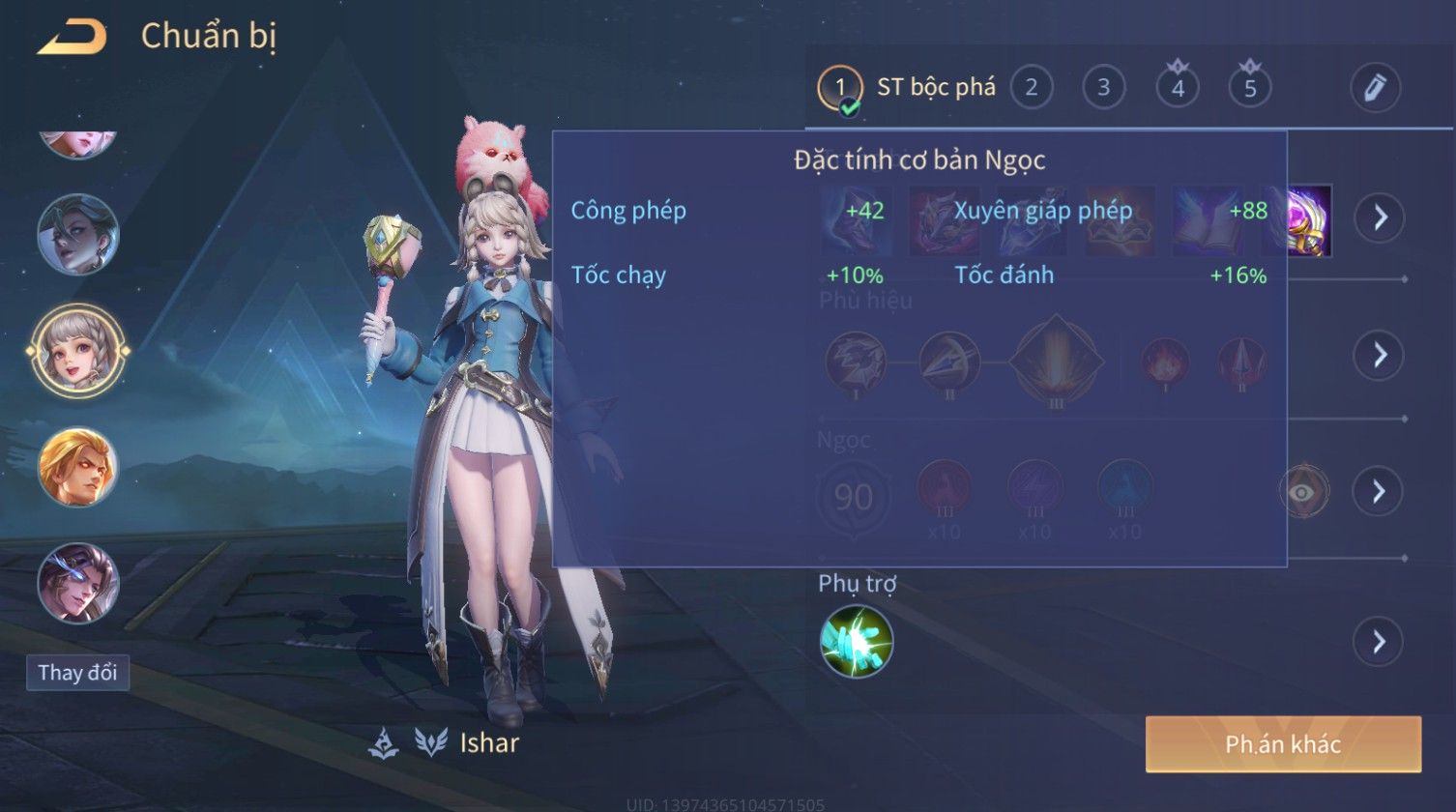
Task: Switch to preset slot 2
Action: 1032,88
